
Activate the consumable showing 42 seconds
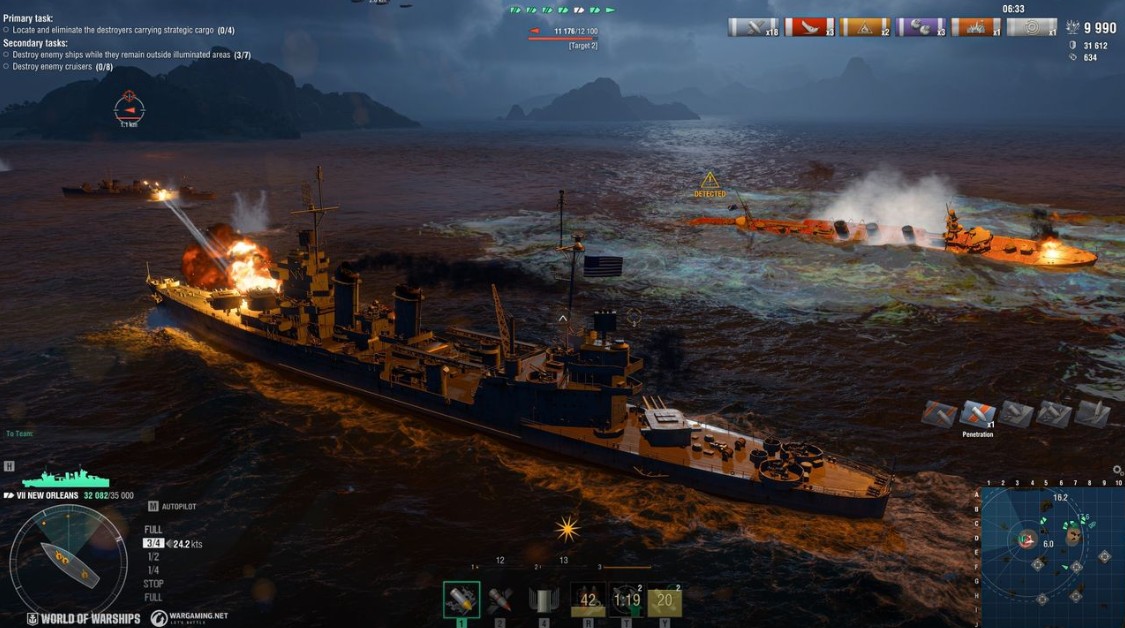coord(587,600)
